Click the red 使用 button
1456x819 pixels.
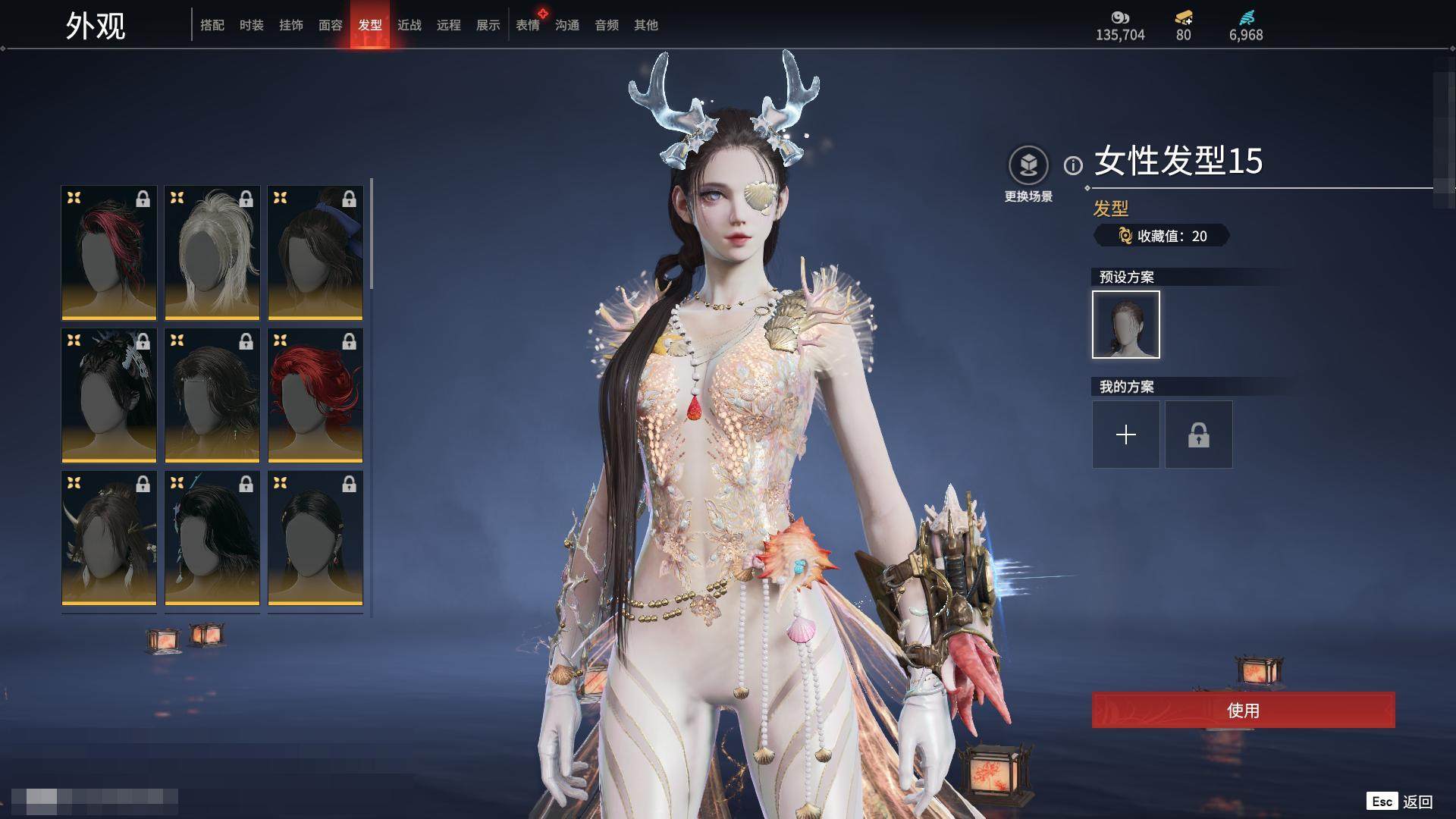1243,711
